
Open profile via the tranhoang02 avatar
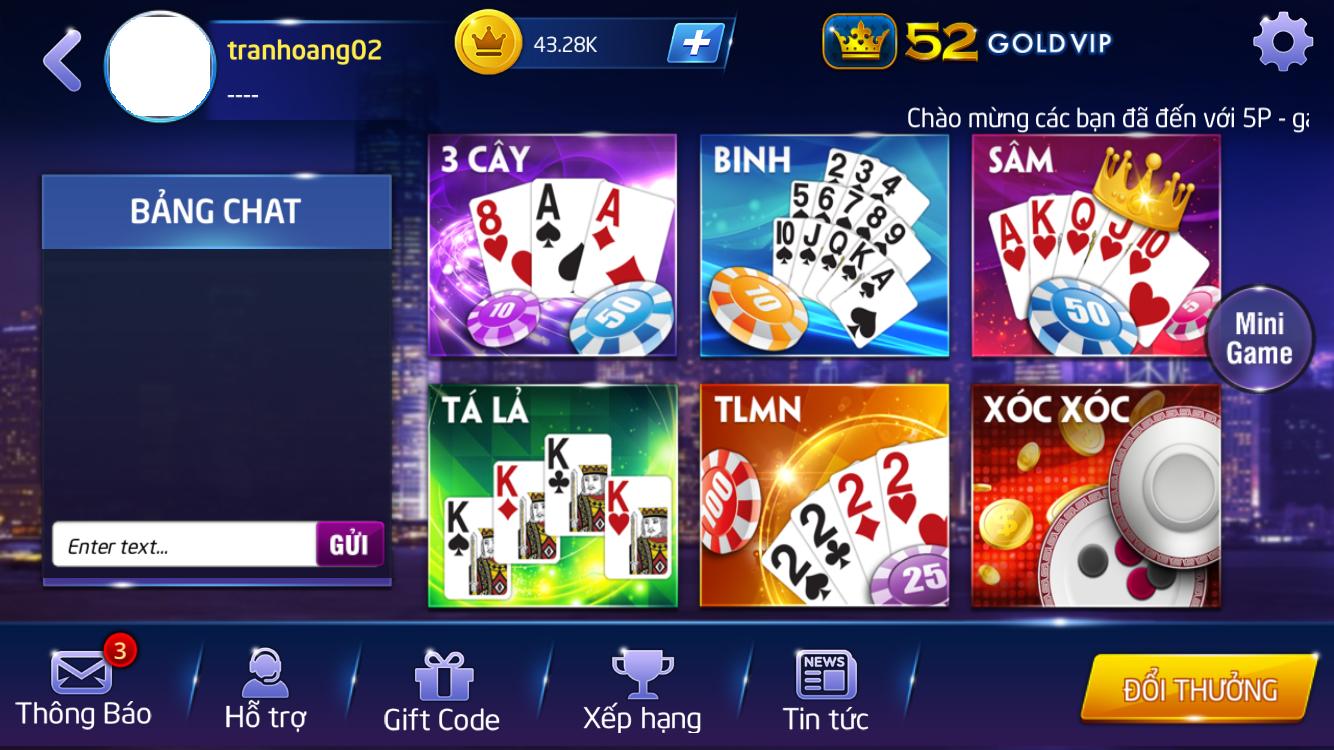click(x=158, y=65)
